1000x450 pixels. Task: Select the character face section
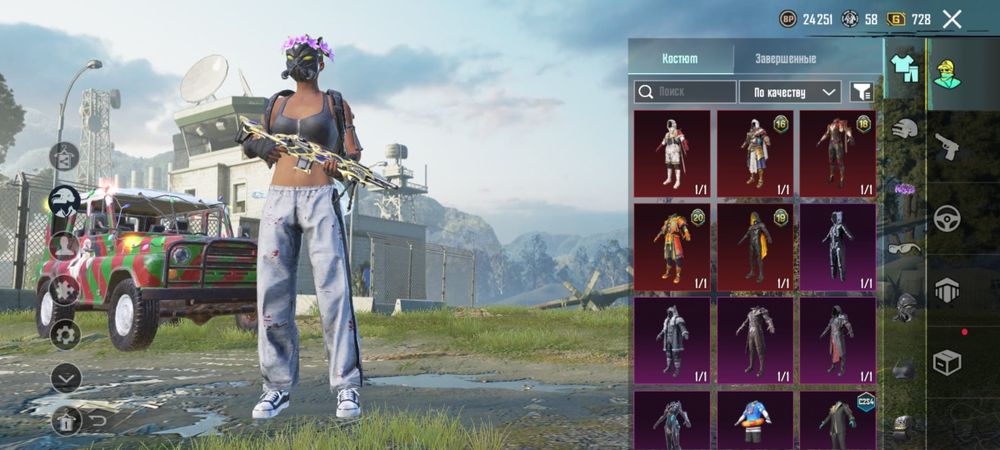947,72
